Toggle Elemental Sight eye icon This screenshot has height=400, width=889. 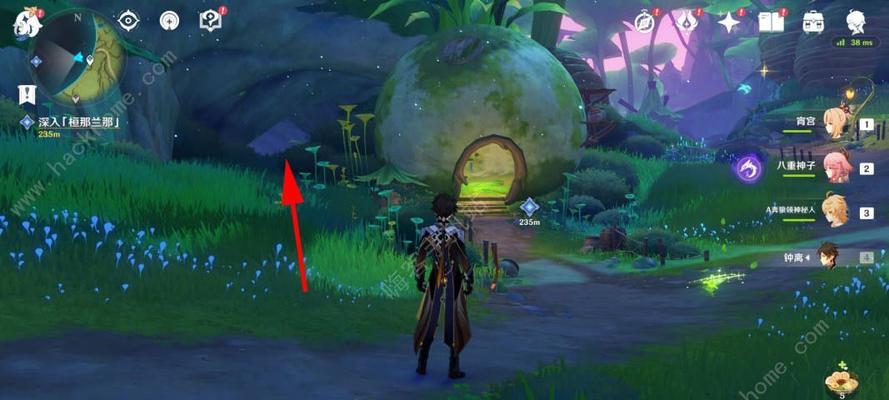129,20
